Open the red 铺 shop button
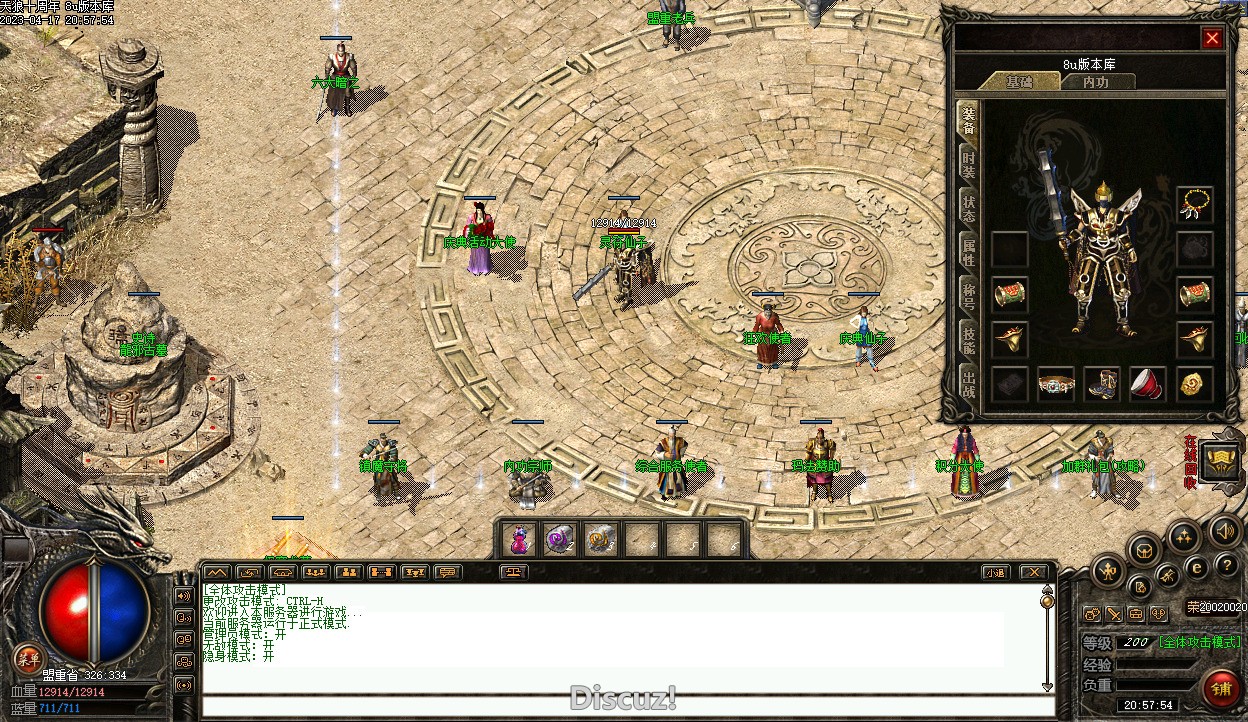The width and height of the screenshot is (1248, 722). 1221,688
